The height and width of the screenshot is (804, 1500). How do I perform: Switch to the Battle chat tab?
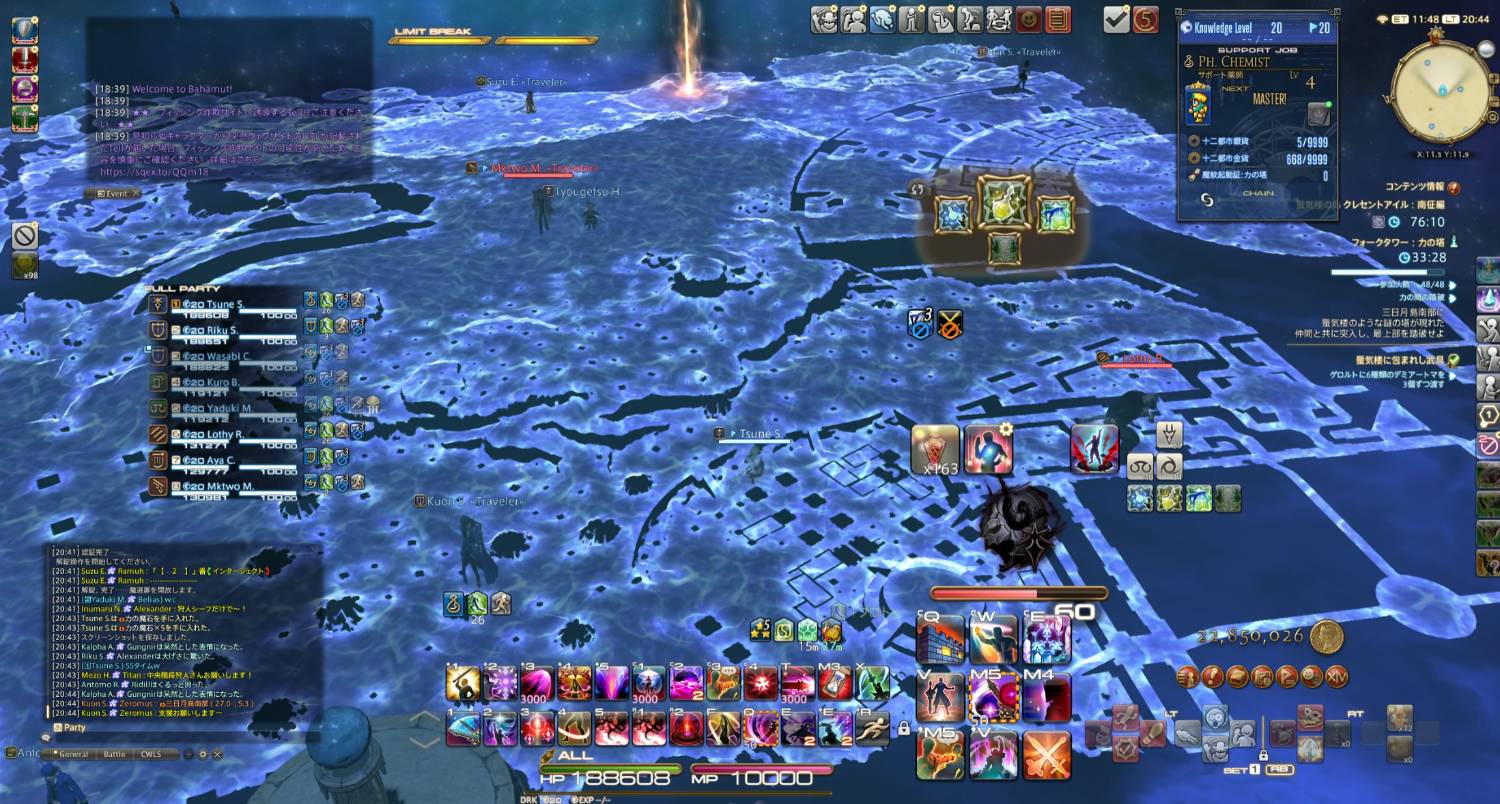click(x=115, y=754)
